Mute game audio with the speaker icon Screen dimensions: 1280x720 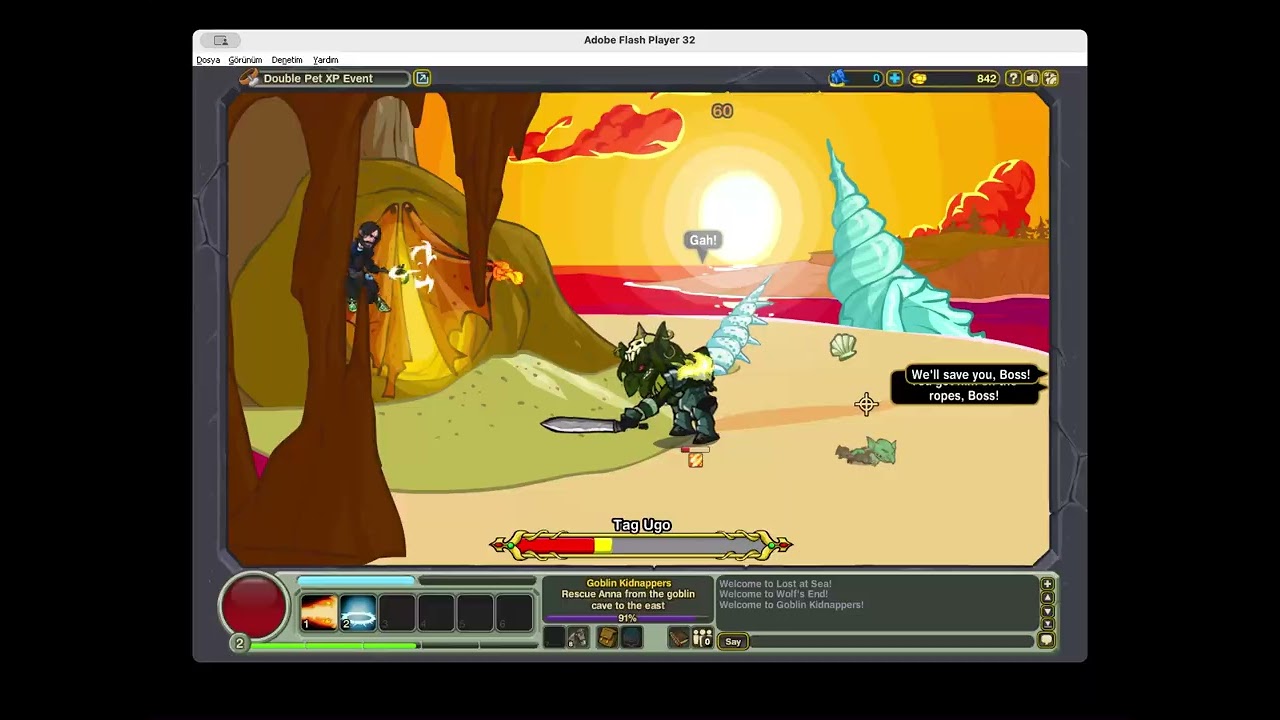1032,79
